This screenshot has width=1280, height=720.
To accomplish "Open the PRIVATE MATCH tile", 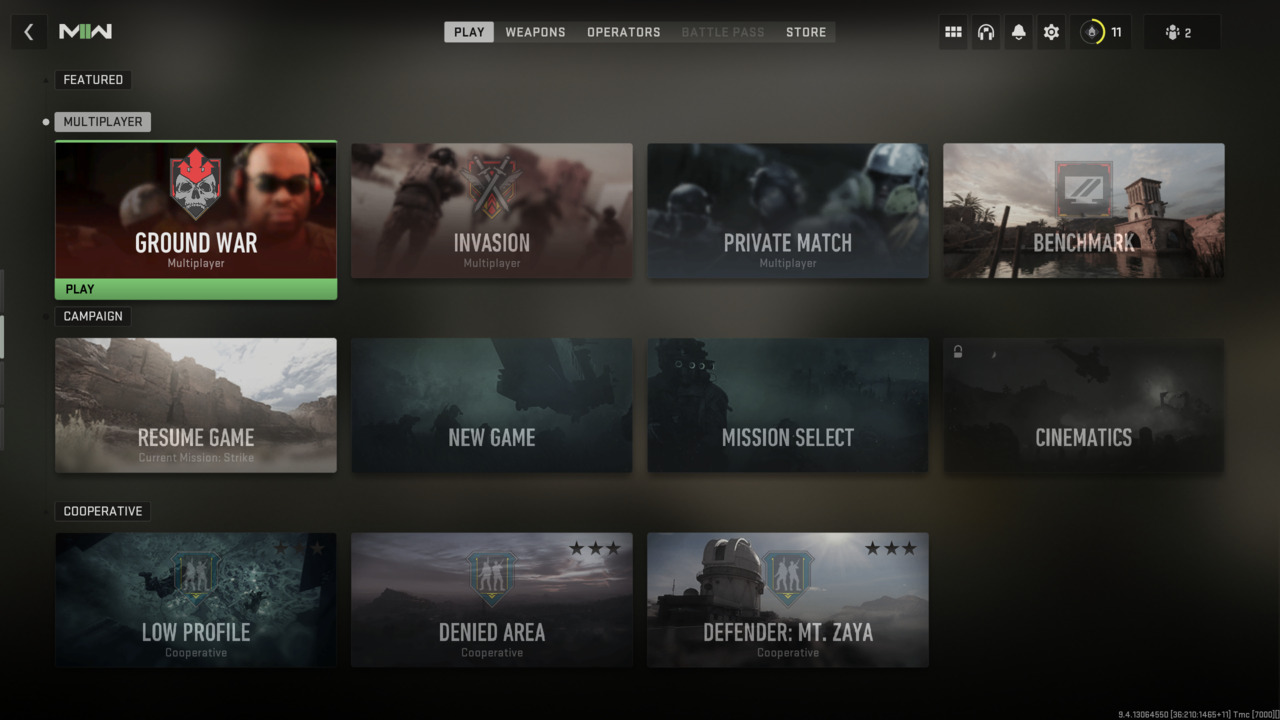I will [787, 211].
